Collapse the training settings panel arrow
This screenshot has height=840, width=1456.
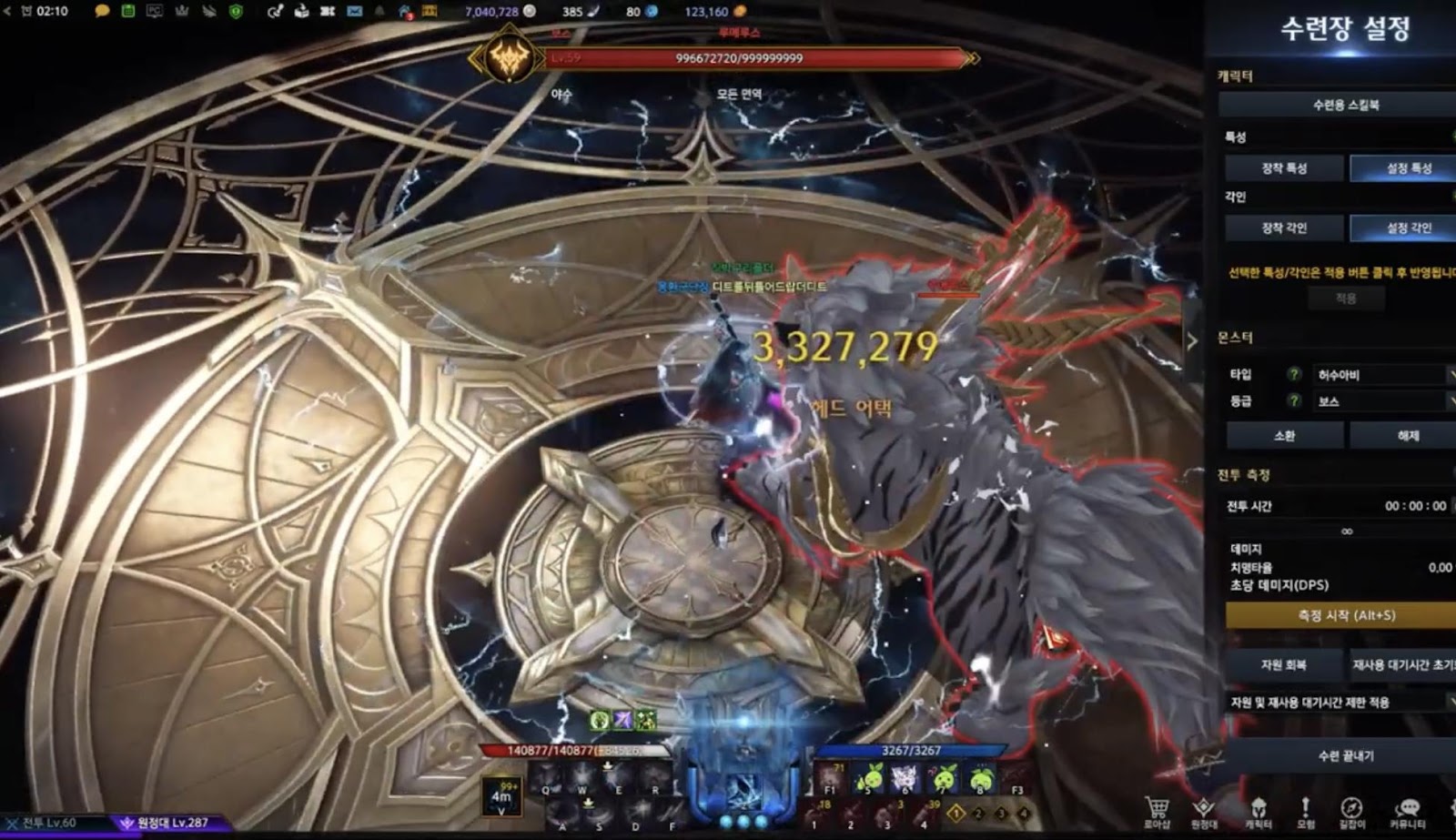(x=1192, y=341)
